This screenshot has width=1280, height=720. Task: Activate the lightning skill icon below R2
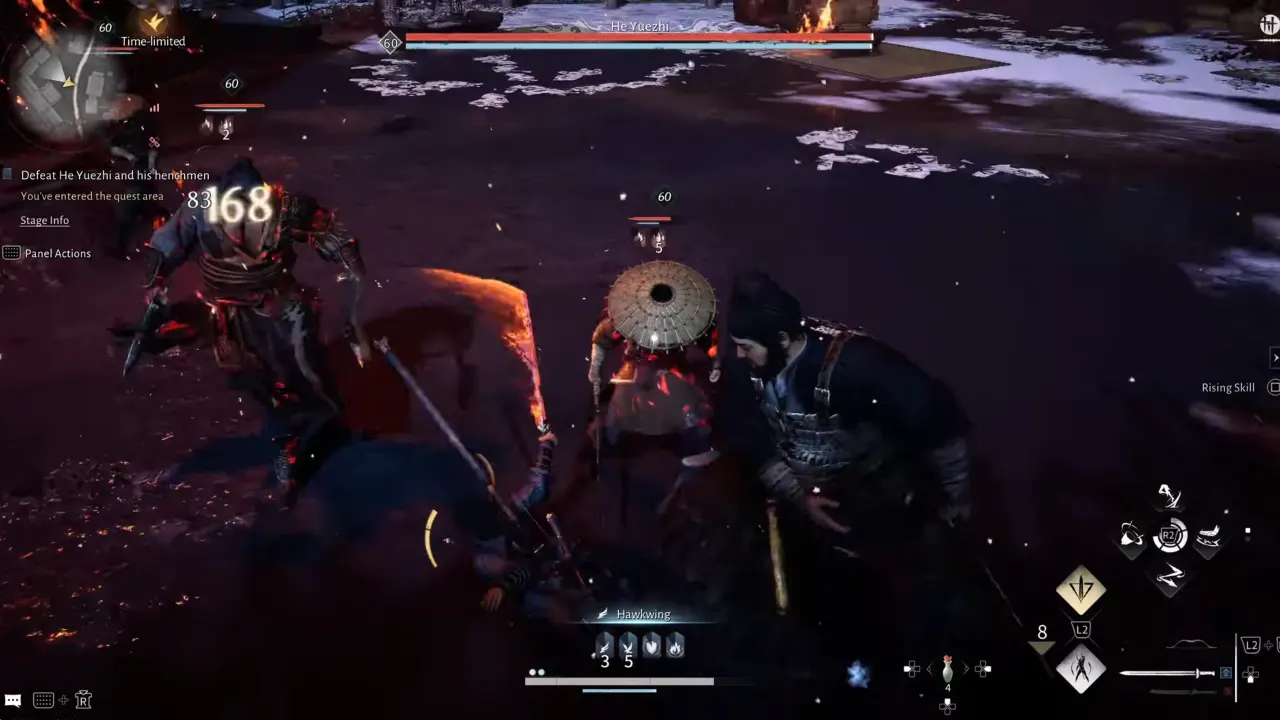(1171, 575)
